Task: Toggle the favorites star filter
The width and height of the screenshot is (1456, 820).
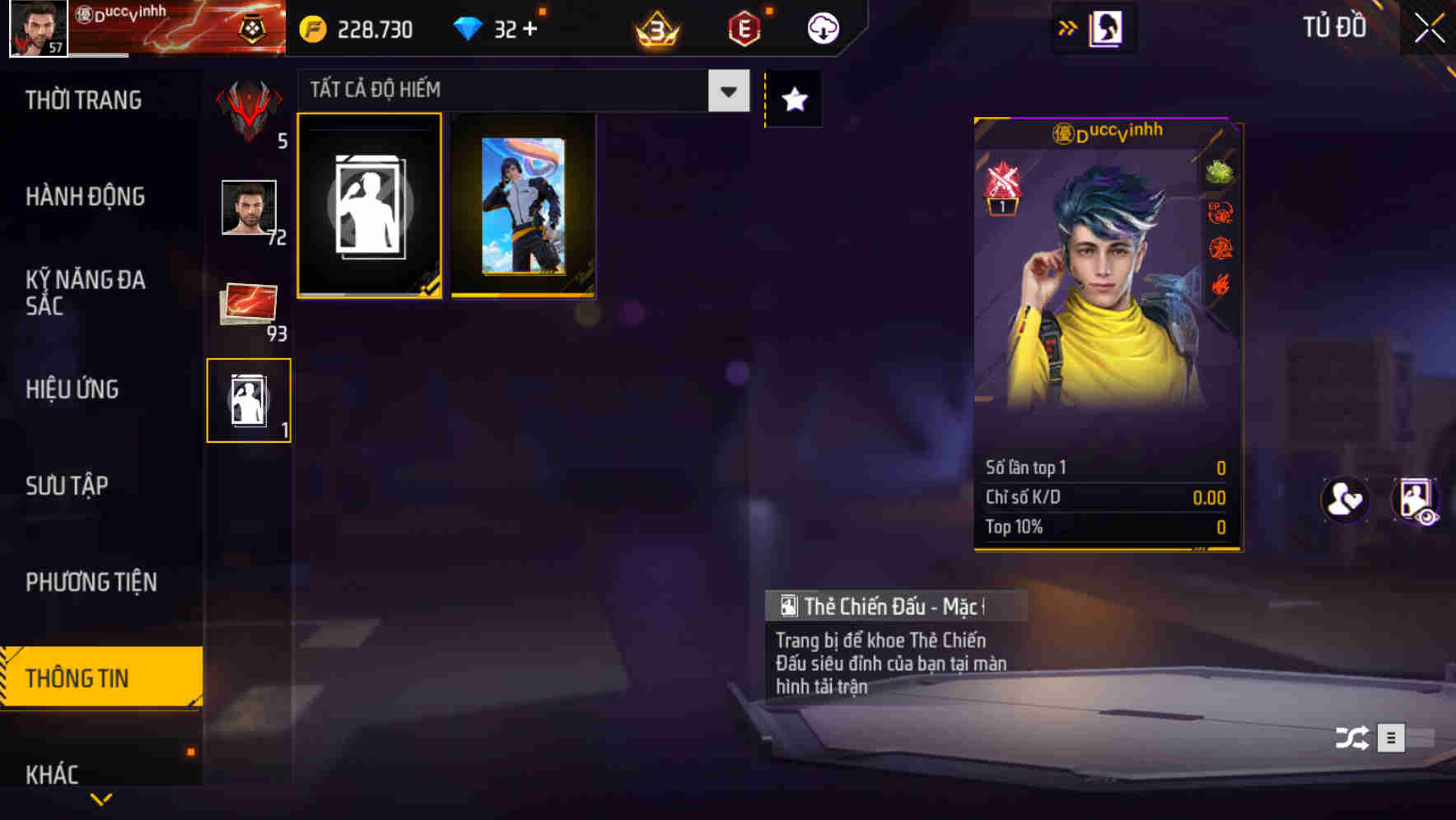Action: point(793,98)
